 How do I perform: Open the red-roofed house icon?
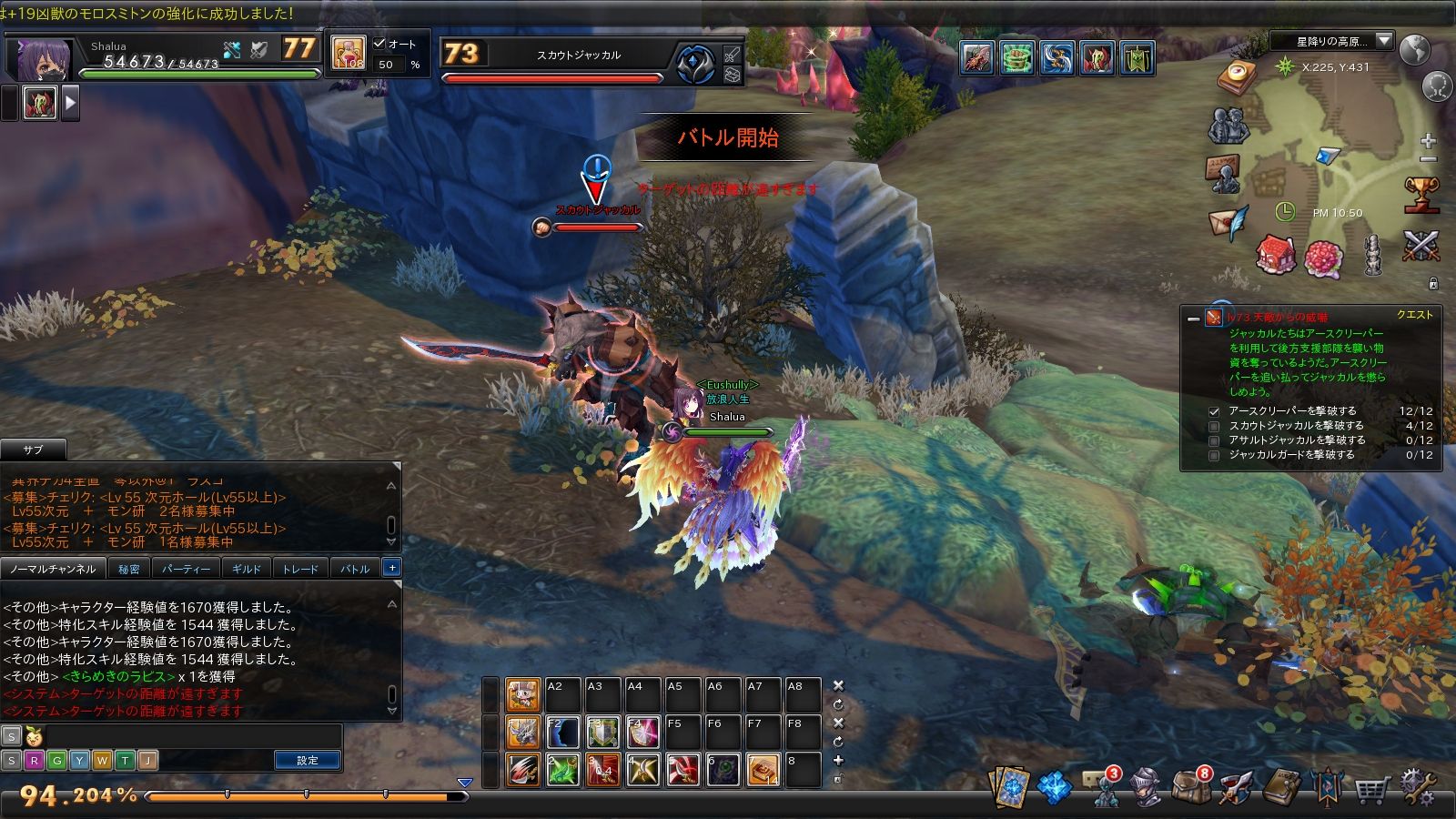point(1275,255)
